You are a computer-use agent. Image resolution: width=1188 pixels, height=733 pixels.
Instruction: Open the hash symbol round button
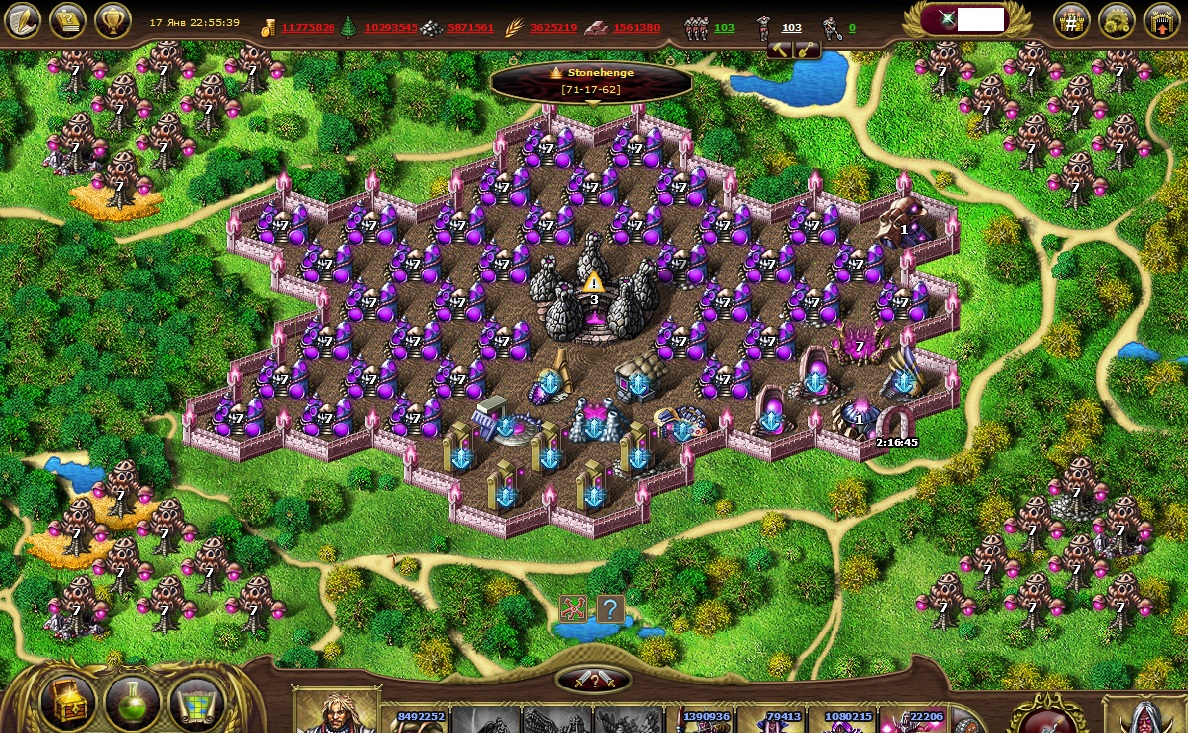pyautogui.click(x=1071, y=20)
